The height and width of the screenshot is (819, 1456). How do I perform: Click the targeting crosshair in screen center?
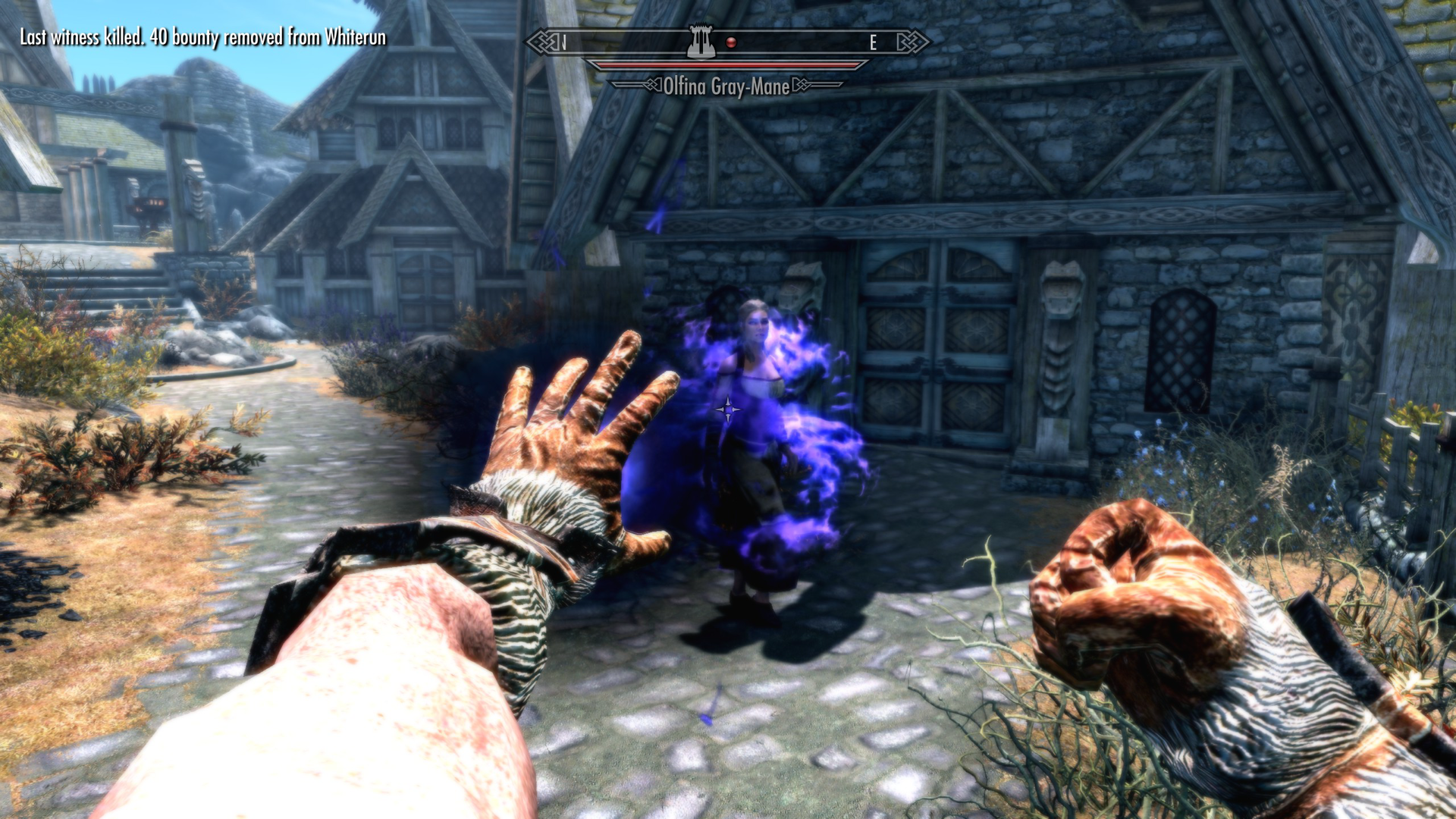(x=728, y=409)
